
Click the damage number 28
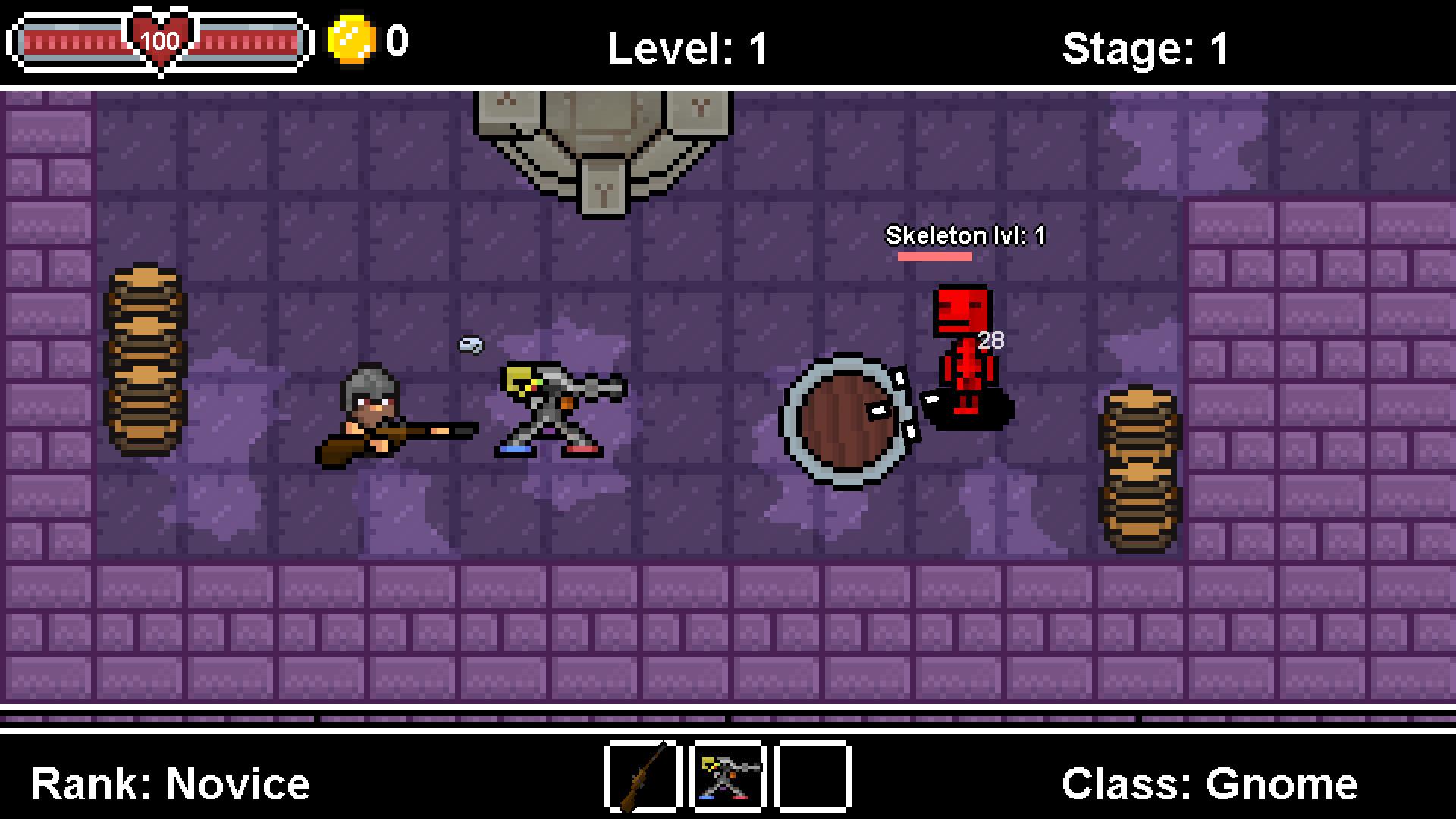tap(990, 341)
